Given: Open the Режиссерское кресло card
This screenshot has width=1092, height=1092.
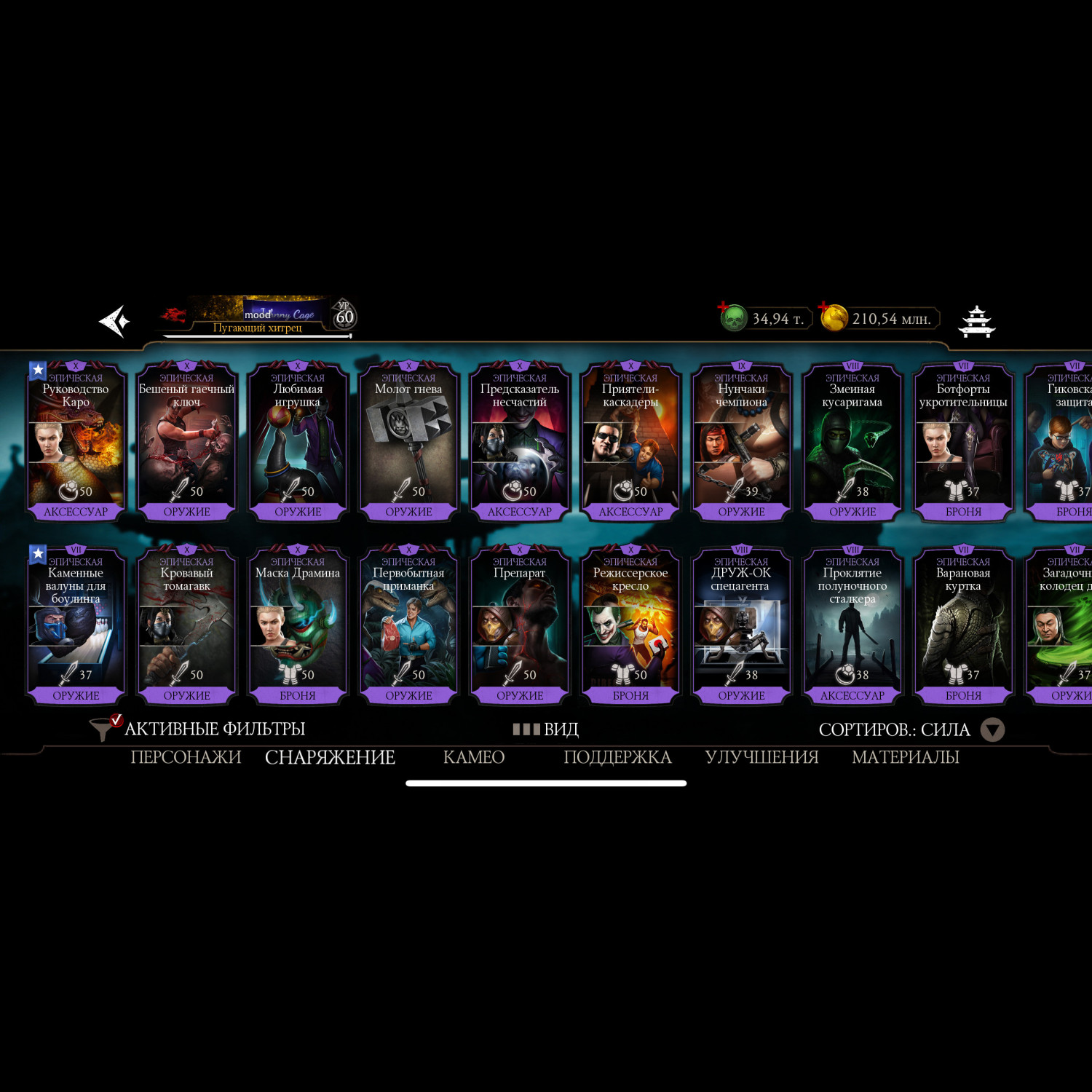Looking at the screenshot, I should pos(630,625).
